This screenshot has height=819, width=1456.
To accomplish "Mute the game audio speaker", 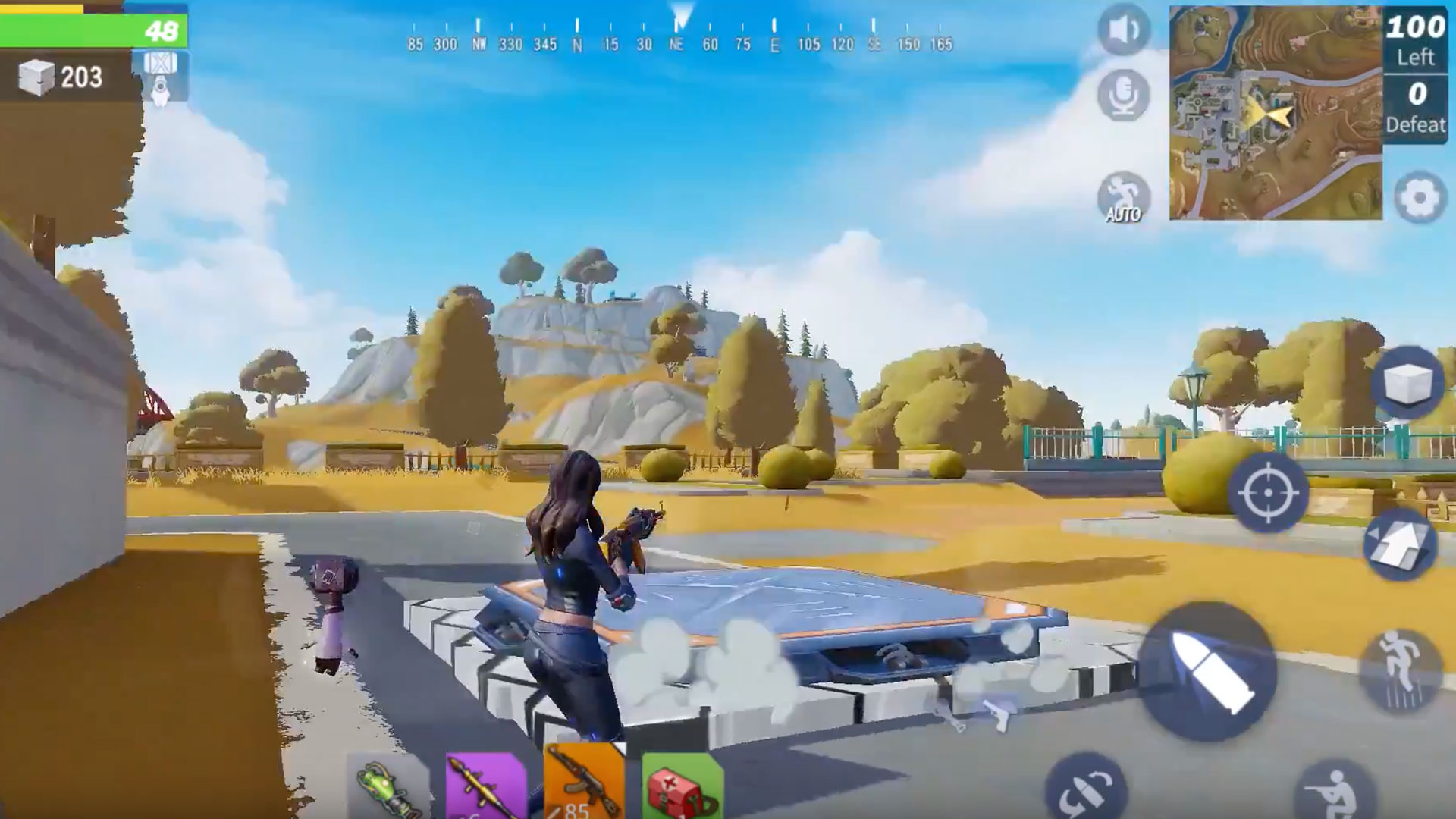I will pos(1122,30).
